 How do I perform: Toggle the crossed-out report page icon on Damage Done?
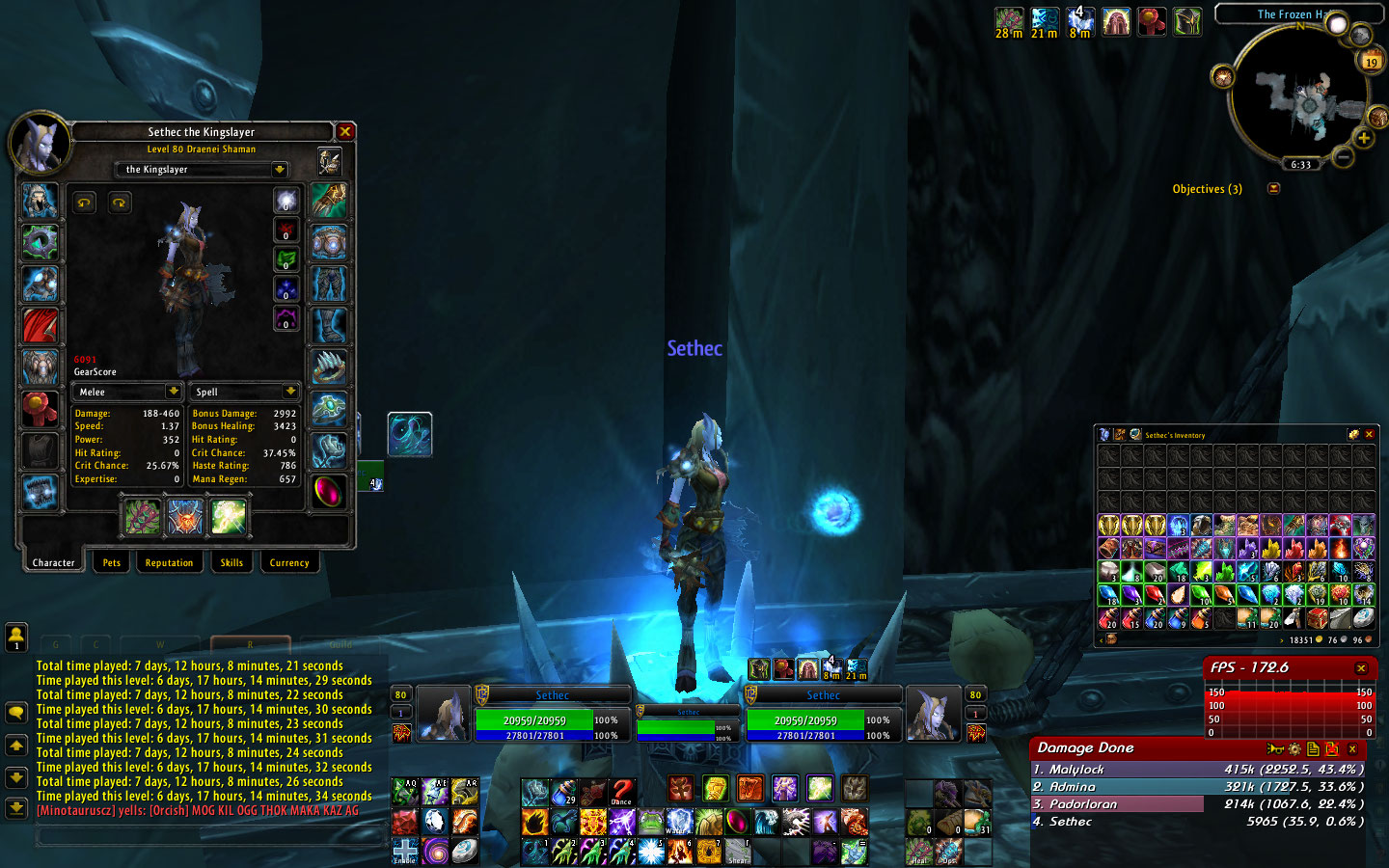pos(1331,747)
